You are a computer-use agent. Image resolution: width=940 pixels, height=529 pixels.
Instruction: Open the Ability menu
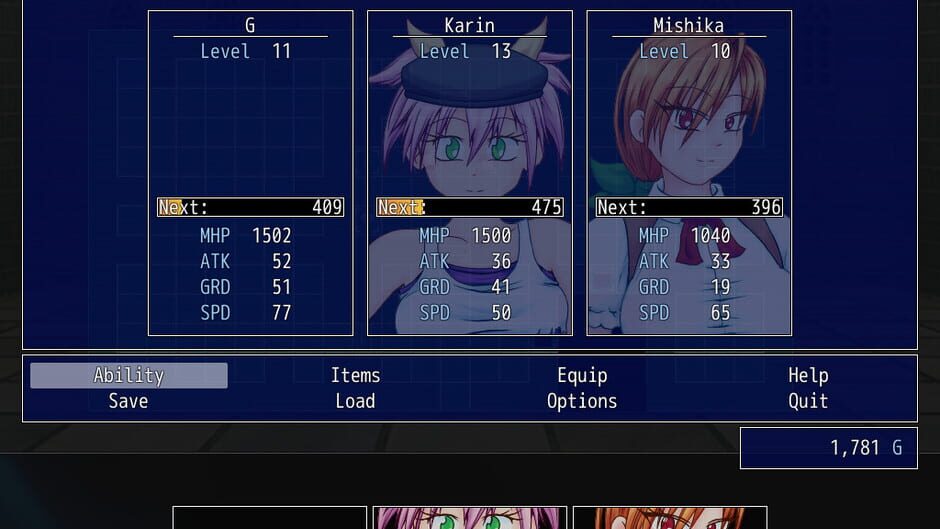129,375
